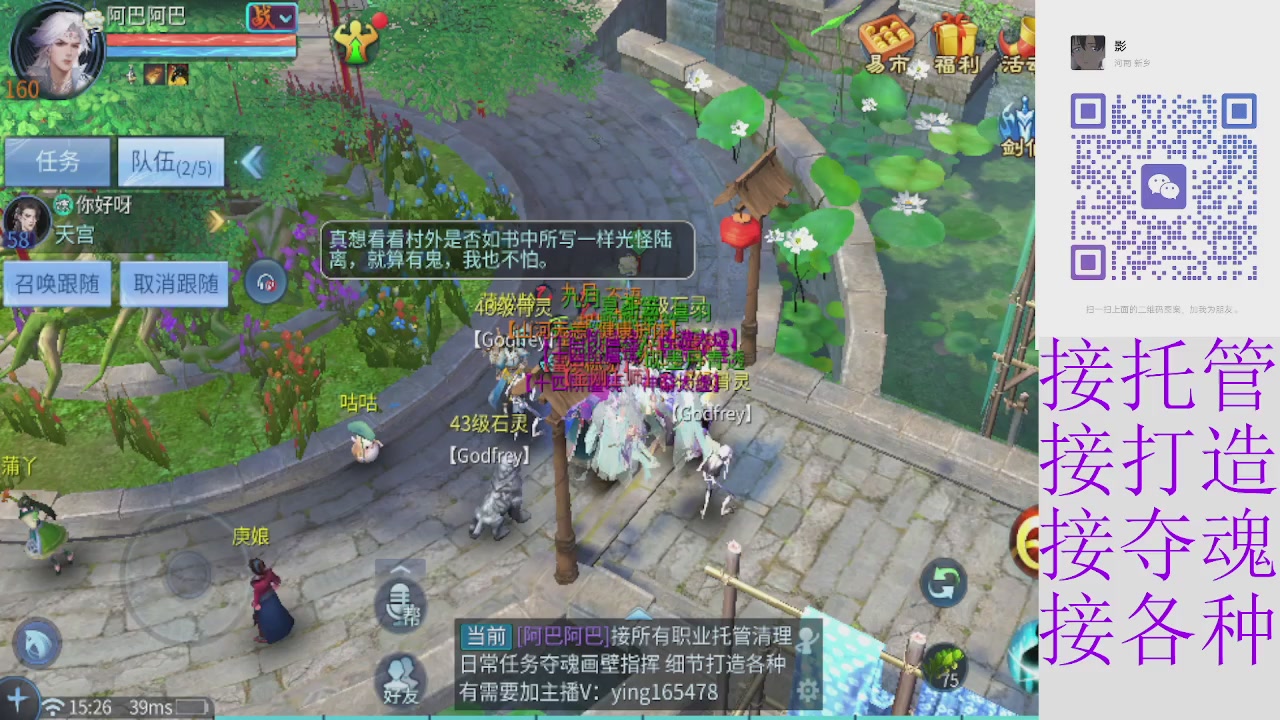Viewport: 1280px width, 720px height.
Task: Collapse the team panel with the left arrow
Action: pos(253,163)
